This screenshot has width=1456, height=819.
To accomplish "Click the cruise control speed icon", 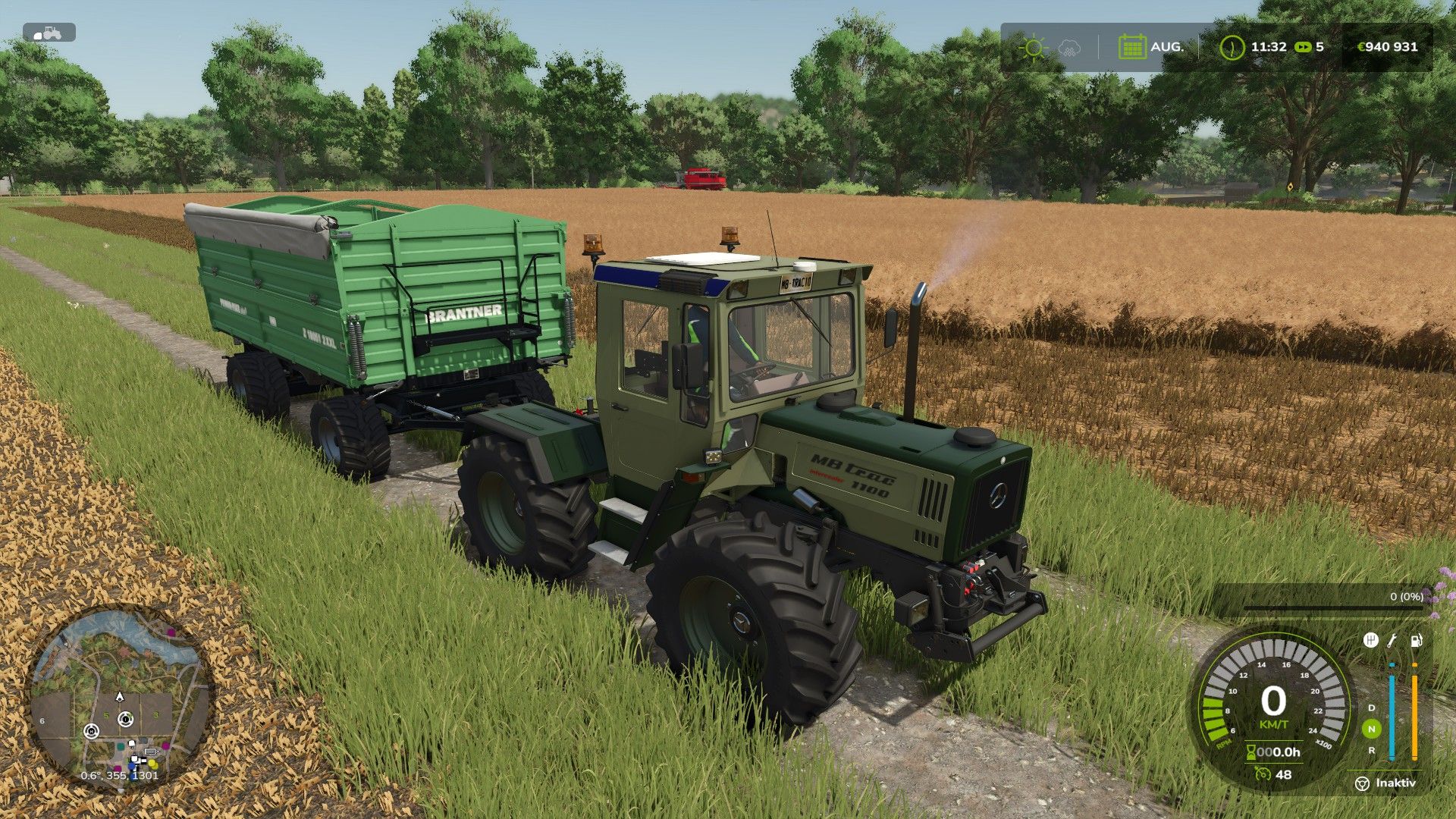I will click(x=1263, y=774).
